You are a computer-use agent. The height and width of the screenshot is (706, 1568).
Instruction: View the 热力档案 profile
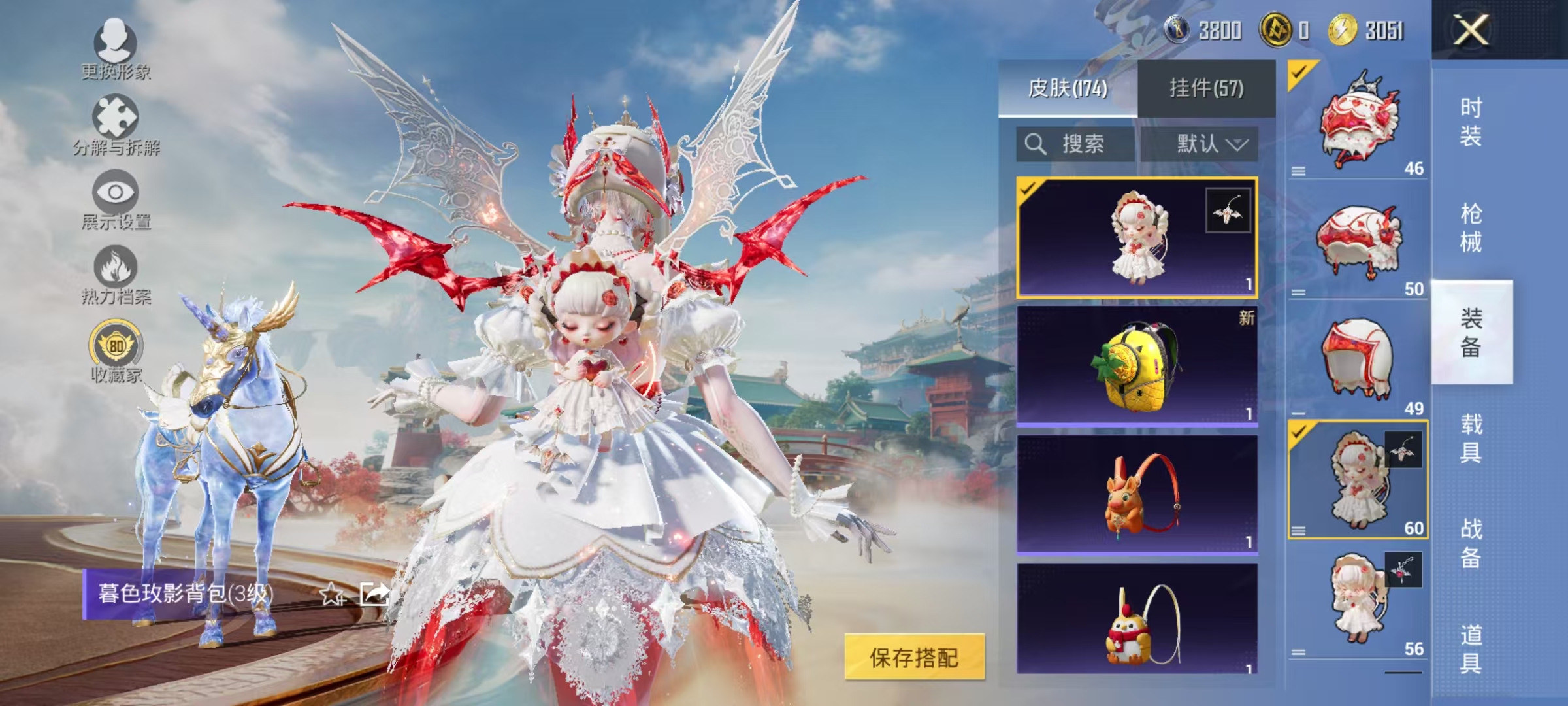pyautogui.click(x=116, y=271)
